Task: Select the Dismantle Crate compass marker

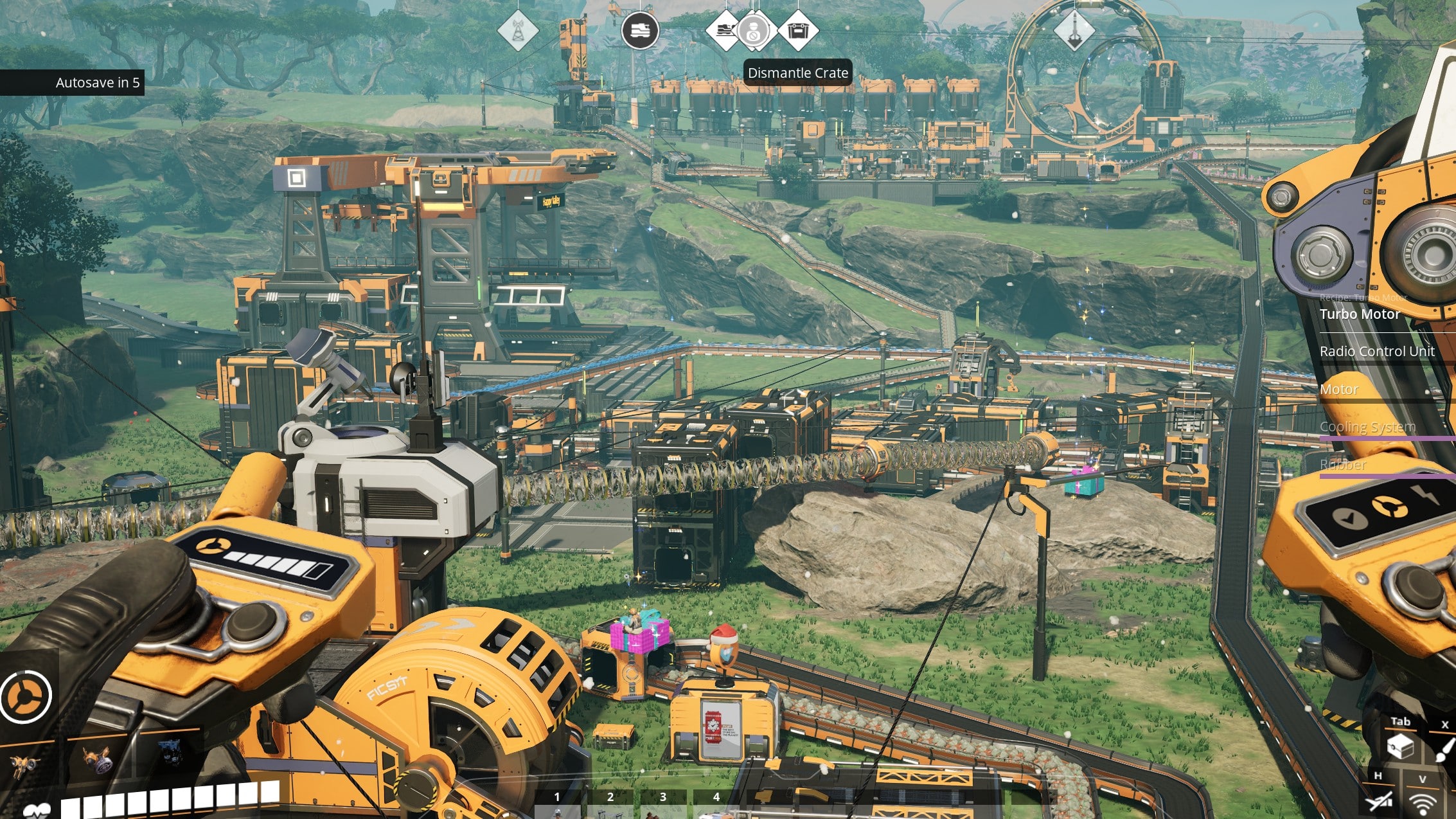Action: pyautogui.click(x=798, y=30)
